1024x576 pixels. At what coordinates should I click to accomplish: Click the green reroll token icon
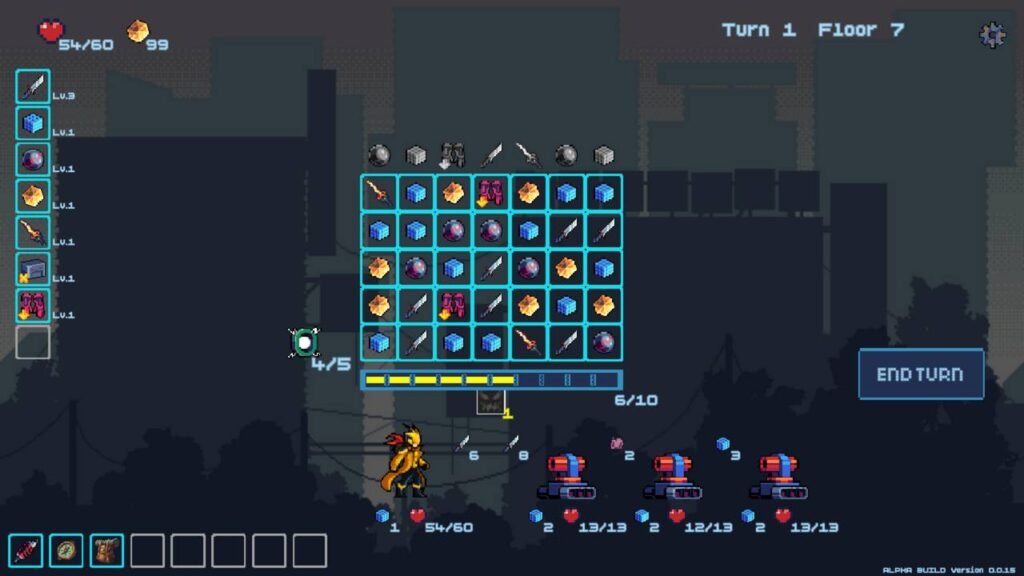(304, 342)
